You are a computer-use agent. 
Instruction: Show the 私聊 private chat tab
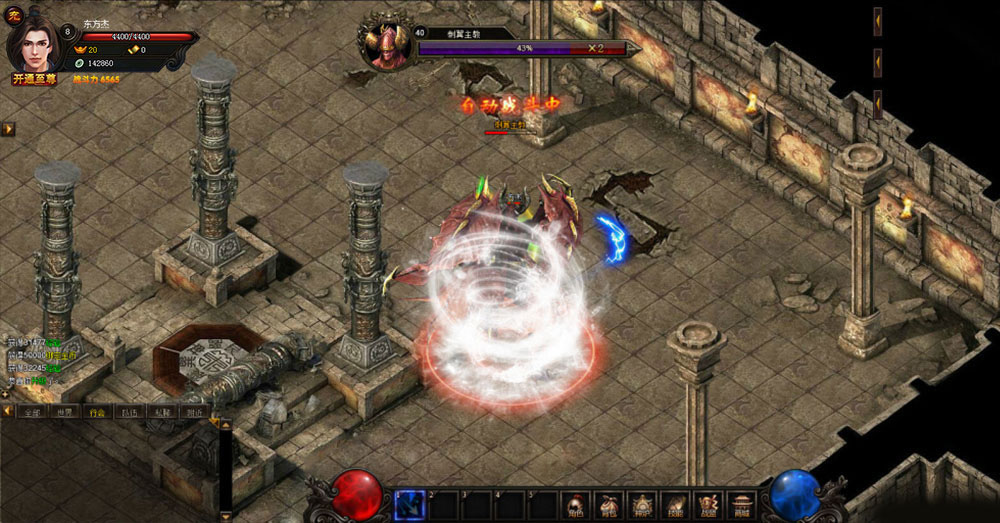tap(161, 412)
